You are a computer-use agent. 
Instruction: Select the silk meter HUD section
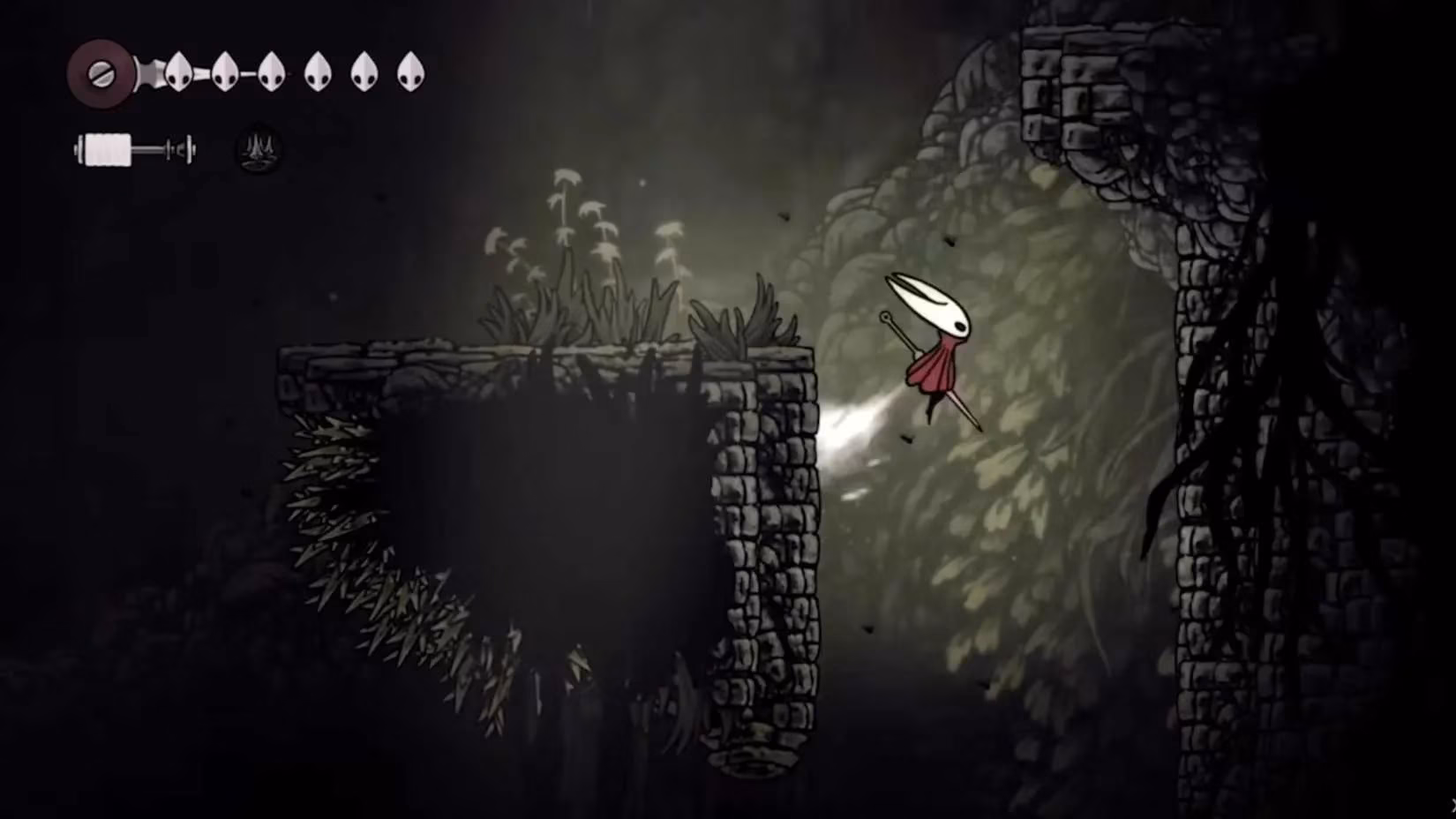point(132,148)
